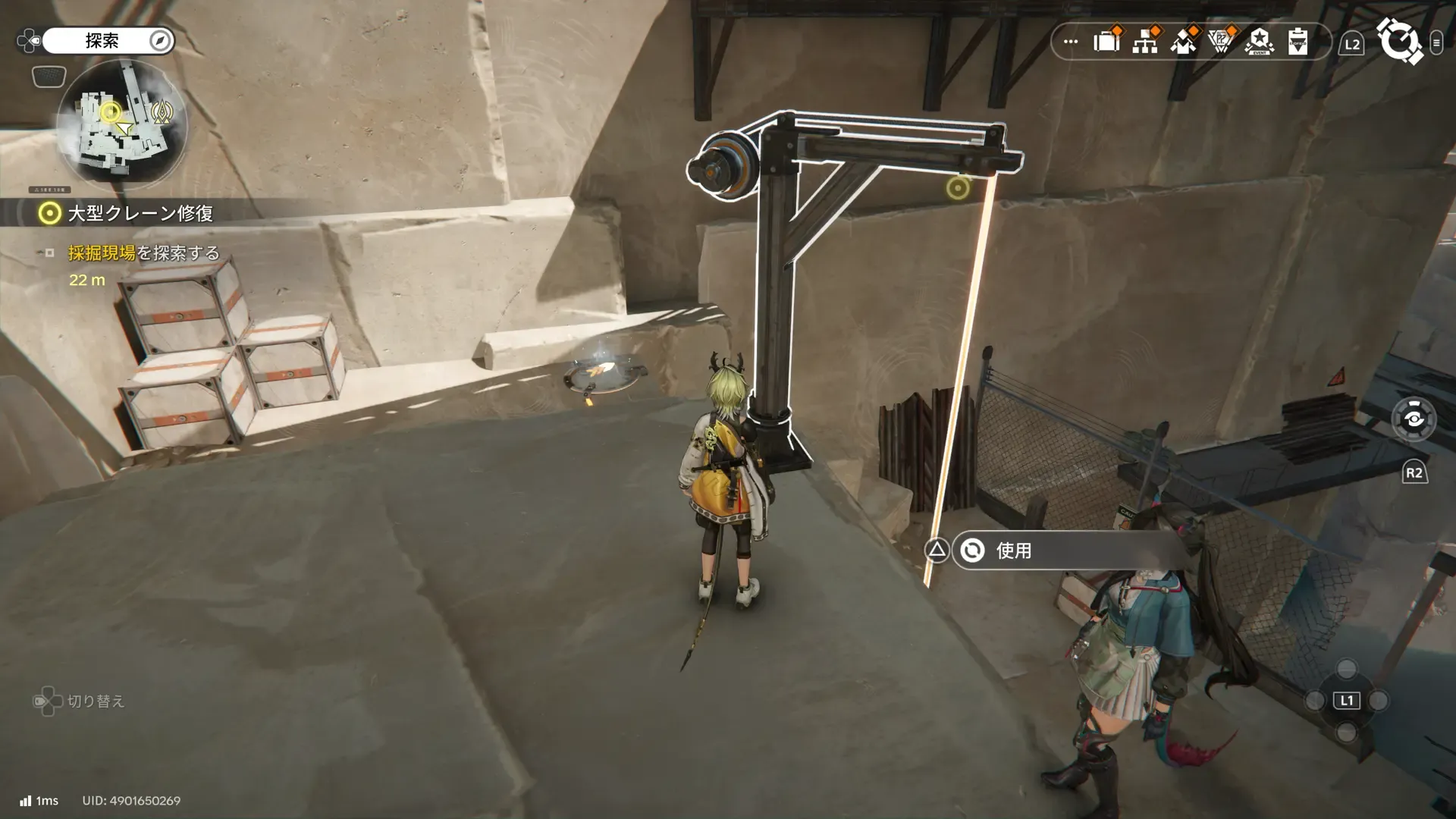Open the star EVENT icon
Screen dimensions: 1456x819
(1259, 42)
